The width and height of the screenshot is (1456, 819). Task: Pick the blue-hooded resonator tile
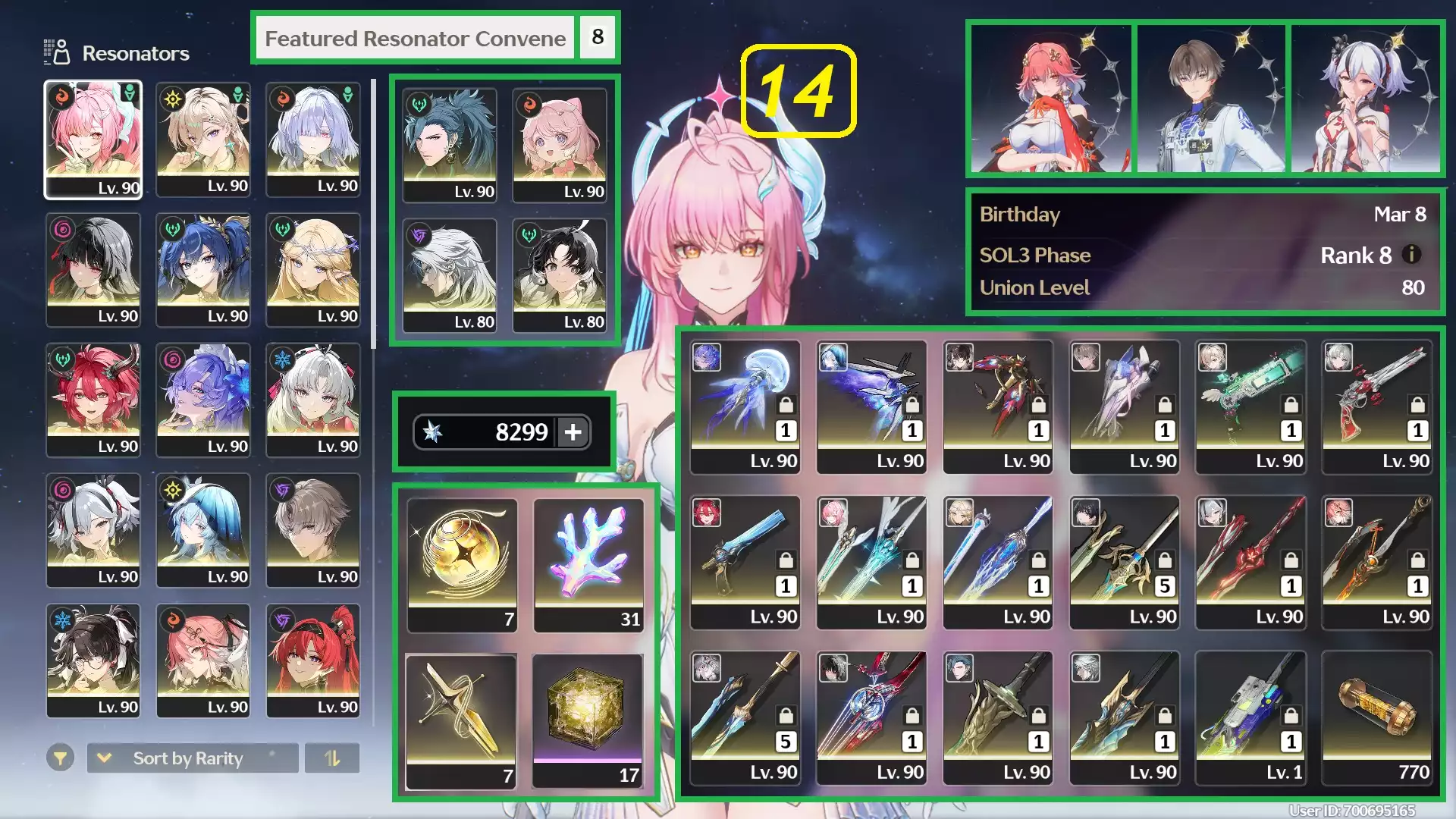click(203, 530)
